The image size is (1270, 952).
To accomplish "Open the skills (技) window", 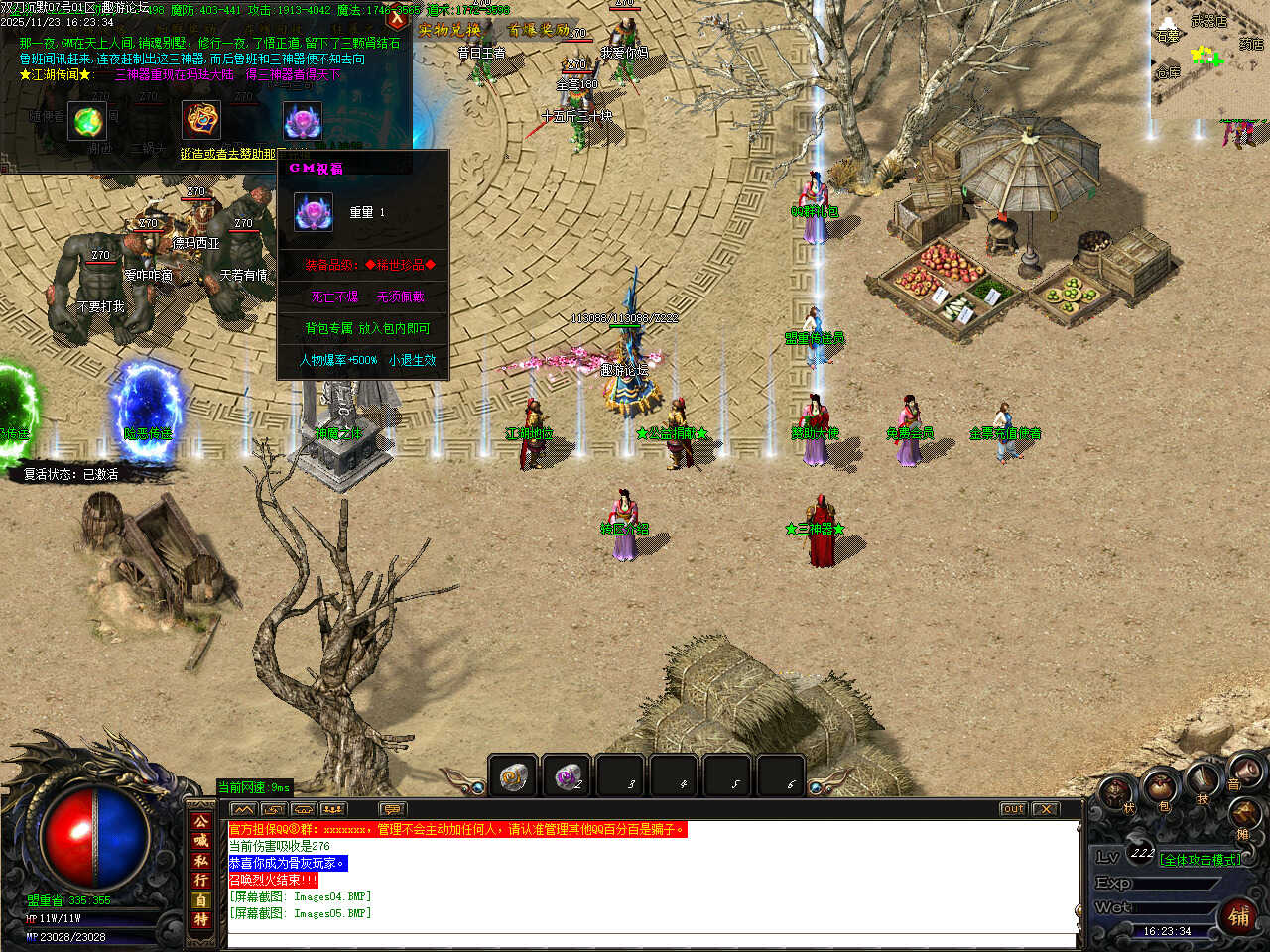I will pos(1204,780).
